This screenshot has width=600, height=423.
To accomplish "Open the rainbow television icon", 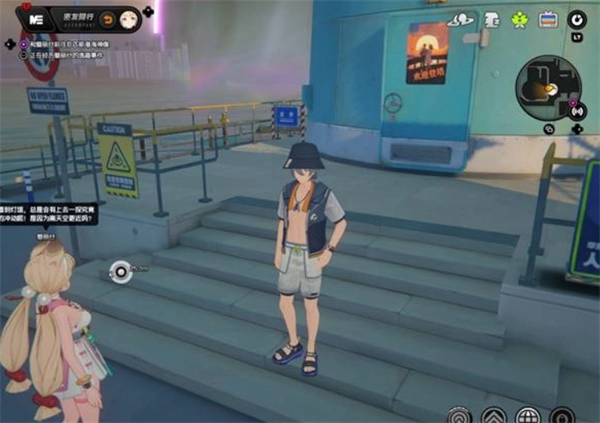I will [548, 19].
